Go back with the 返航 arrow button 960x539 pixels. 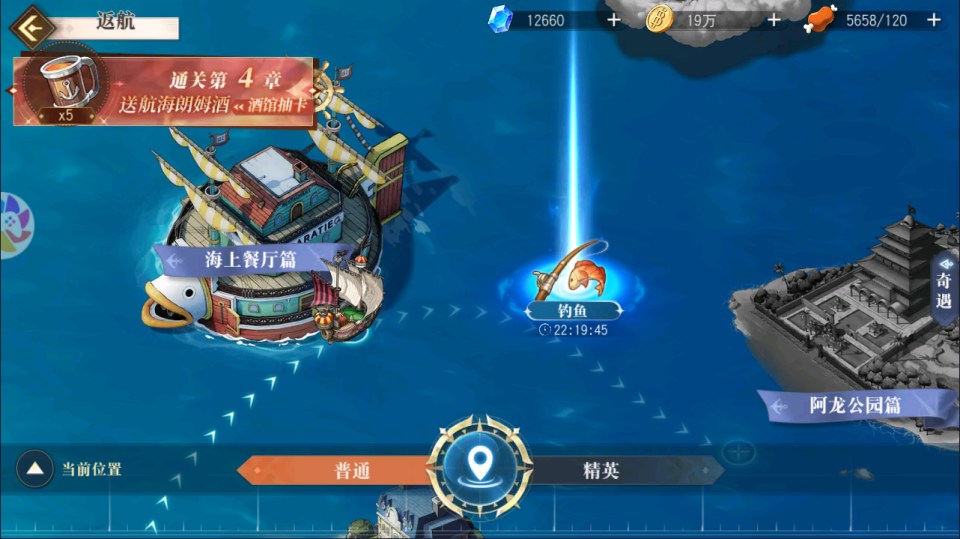pos(32,26)
